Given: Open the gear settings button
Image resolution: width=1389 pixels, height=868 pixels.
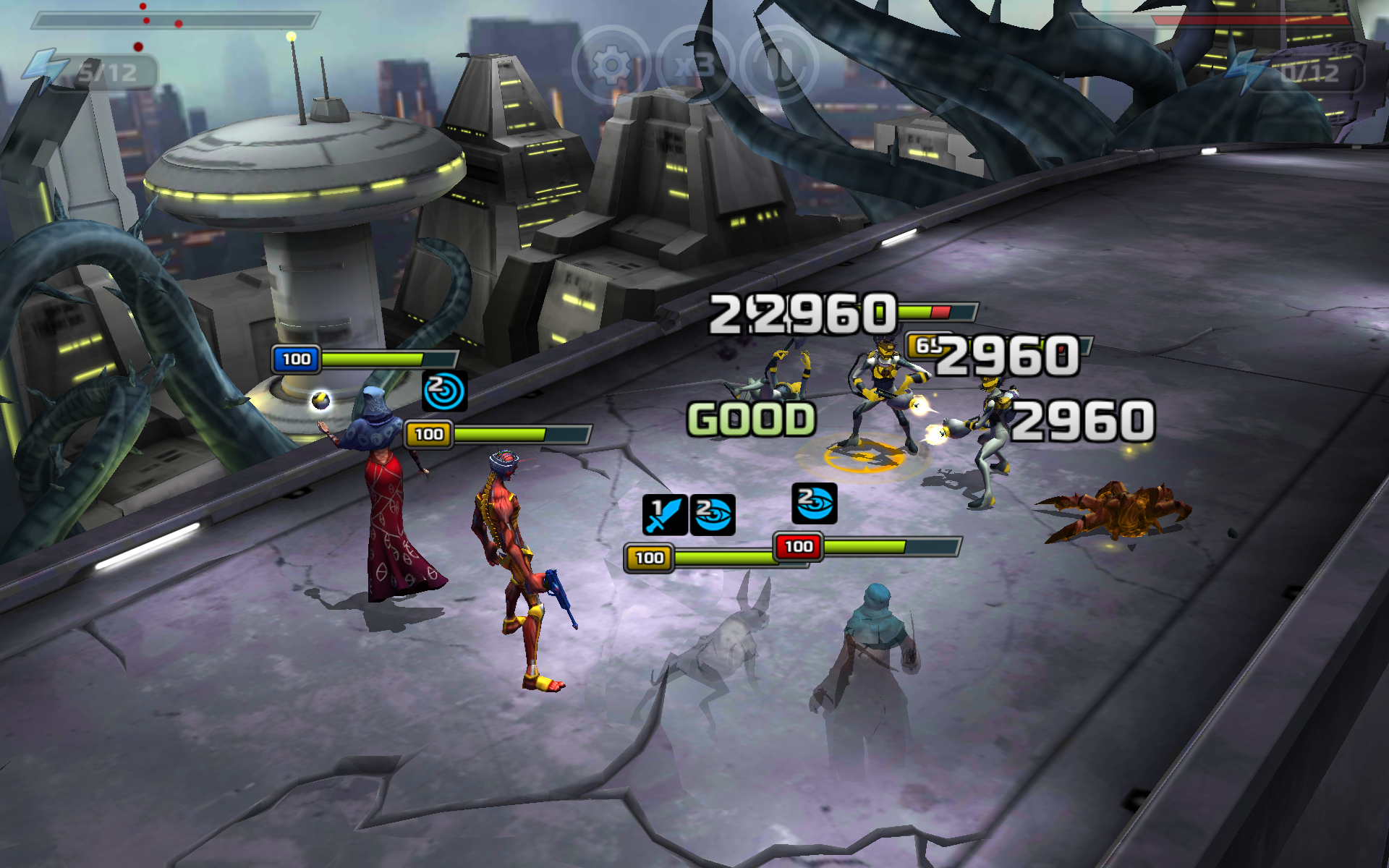Looking at the screenshot, I should (611, 65).
